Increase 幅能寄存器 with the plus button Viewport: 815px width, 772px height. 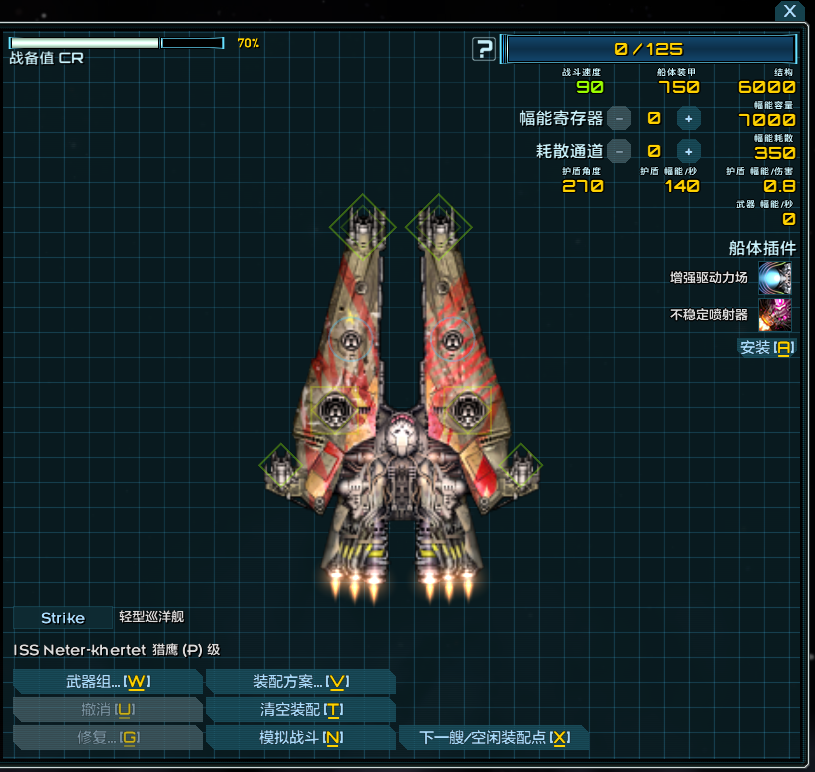click(688, 118)
